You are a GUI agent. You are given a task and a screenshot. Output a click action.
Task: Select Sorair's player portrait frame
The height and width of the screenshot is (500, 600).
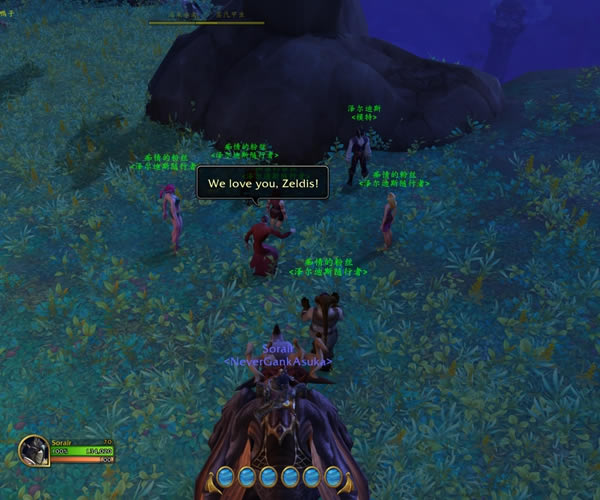34,451
